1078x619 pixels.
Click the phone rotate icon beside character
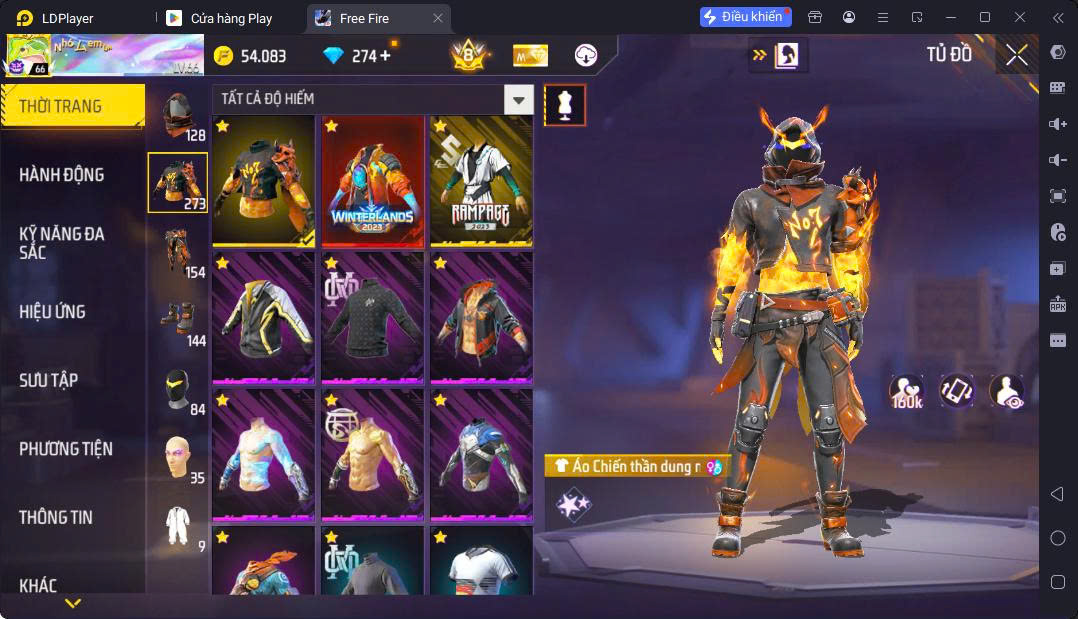pos(957,391)
